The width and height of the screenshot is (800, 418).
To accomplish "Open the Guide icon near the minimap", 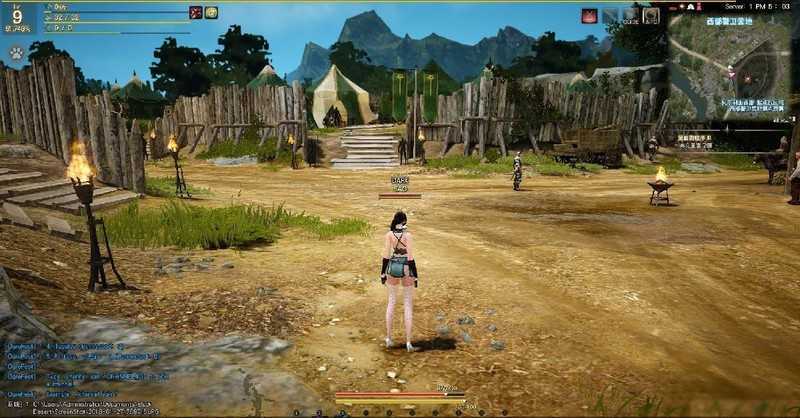I will point(630,16).
